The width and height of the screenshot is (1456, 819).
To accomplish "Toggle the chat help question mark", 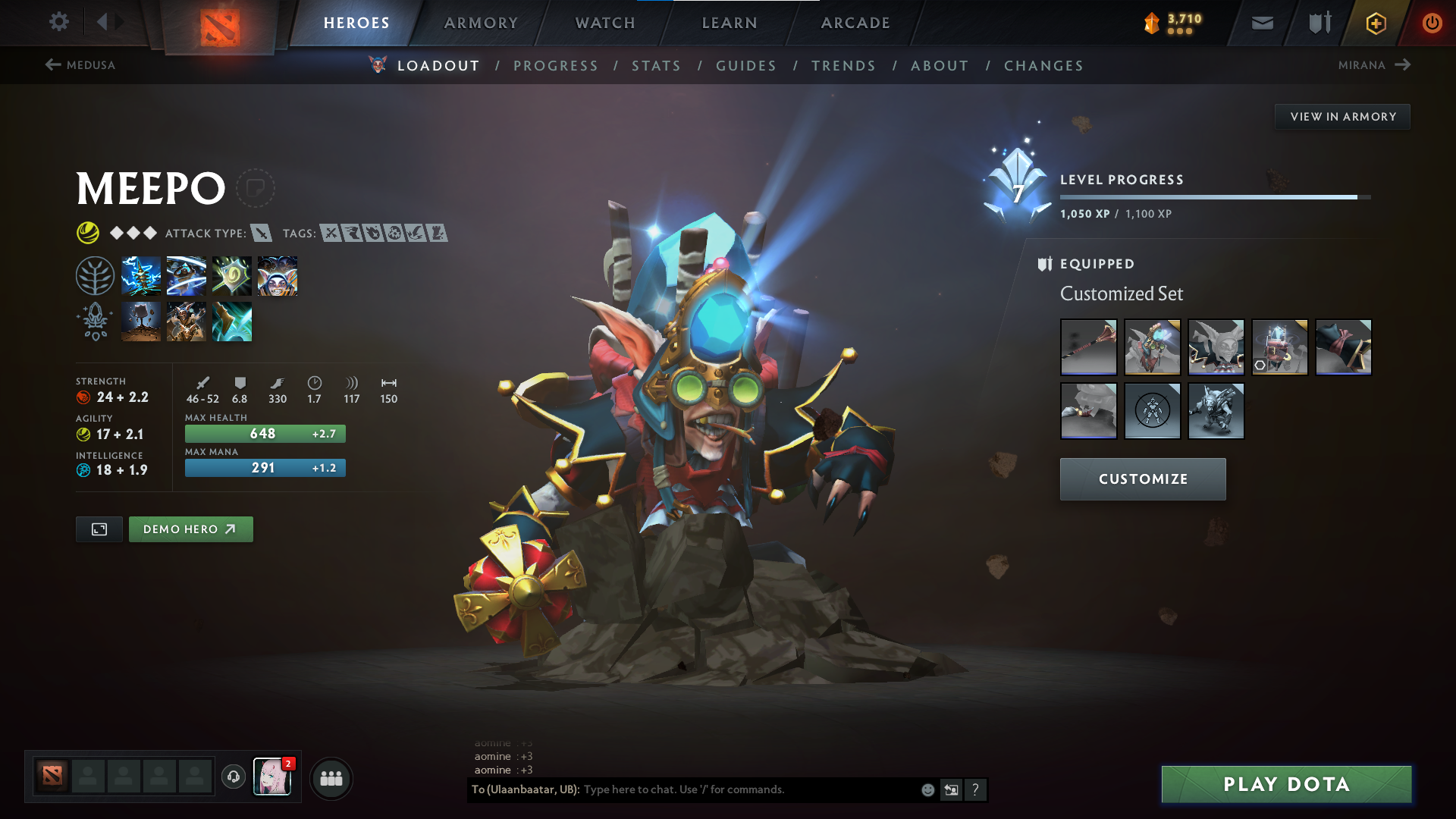I will pyautogui.click(x=976, y=789).
